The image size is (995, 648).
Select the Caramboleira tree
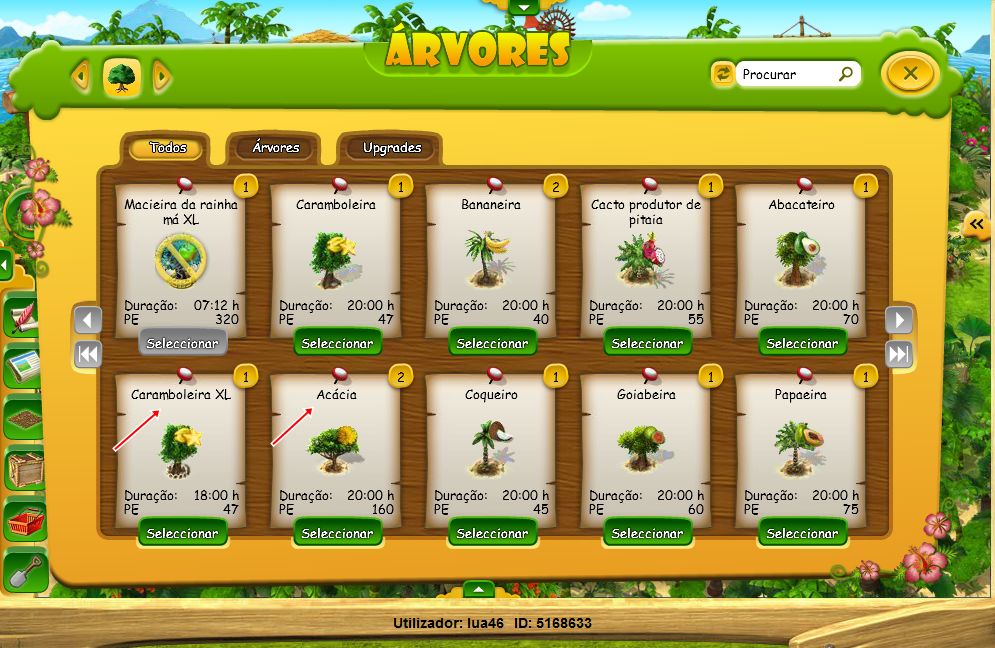point(337,343)
